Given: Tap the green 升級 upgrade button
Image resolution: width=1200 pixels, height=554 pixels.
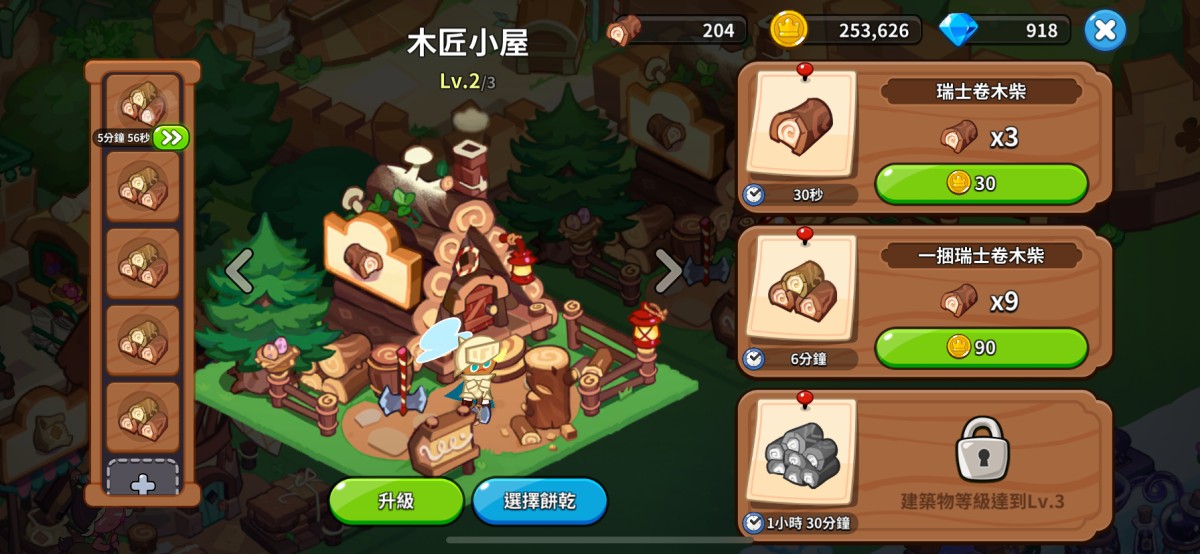Looking at the screenshot, I should [x=396, y=501].
